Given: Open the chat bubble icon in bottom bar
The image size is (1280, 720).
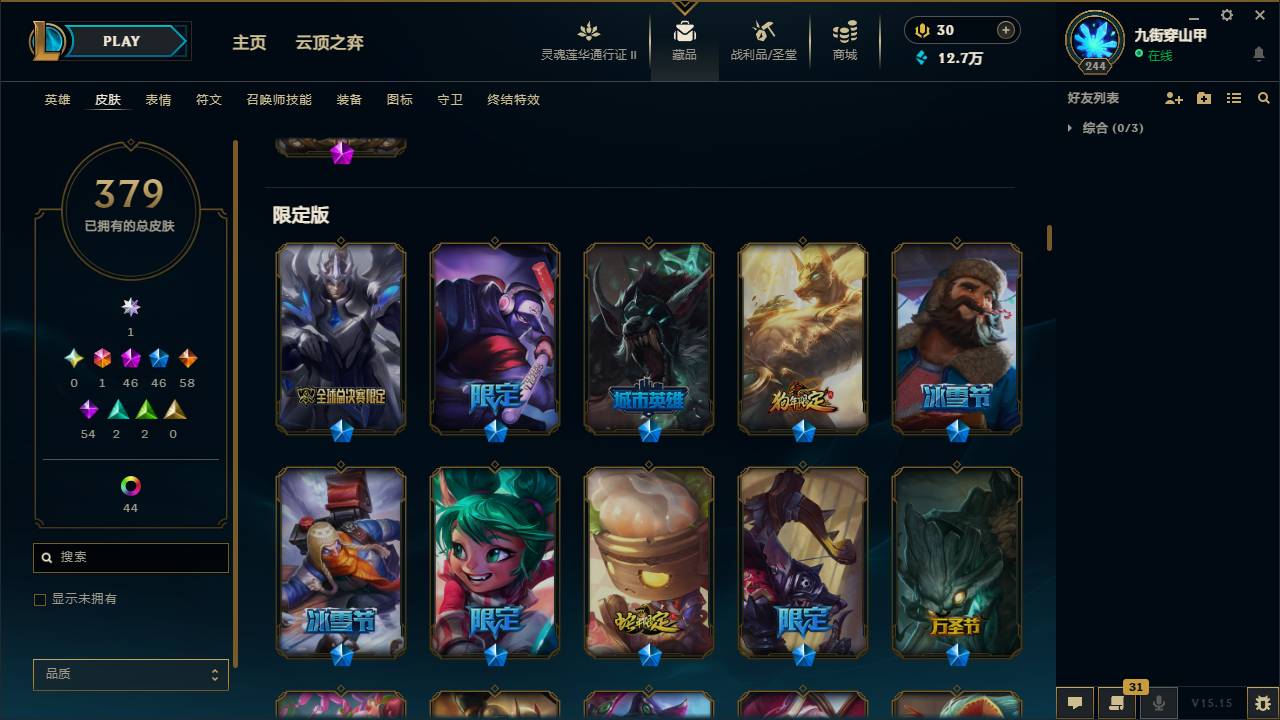Looking at the screenshot, I should 1075,703.
